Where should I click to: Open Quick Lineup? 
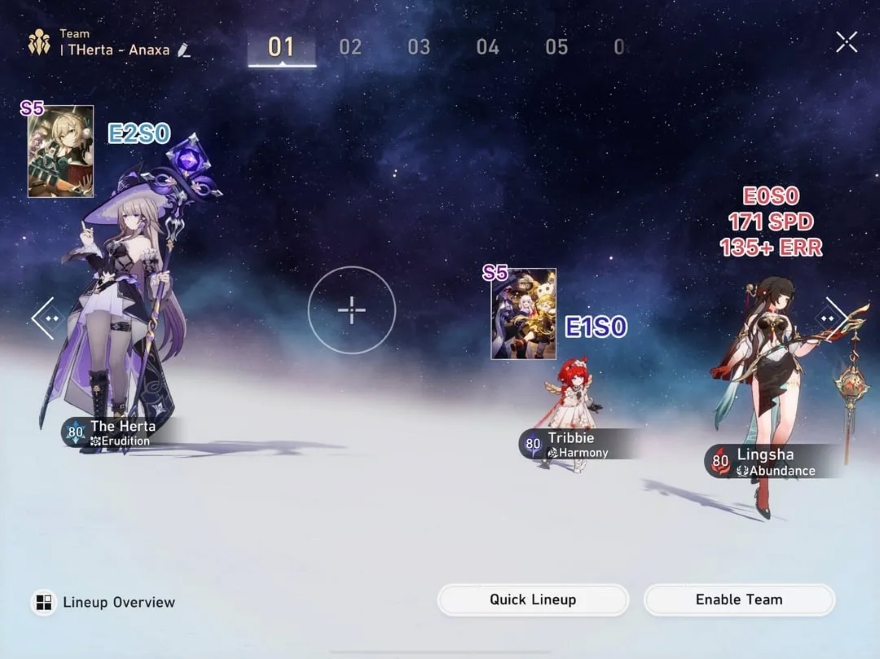(533, 600)
